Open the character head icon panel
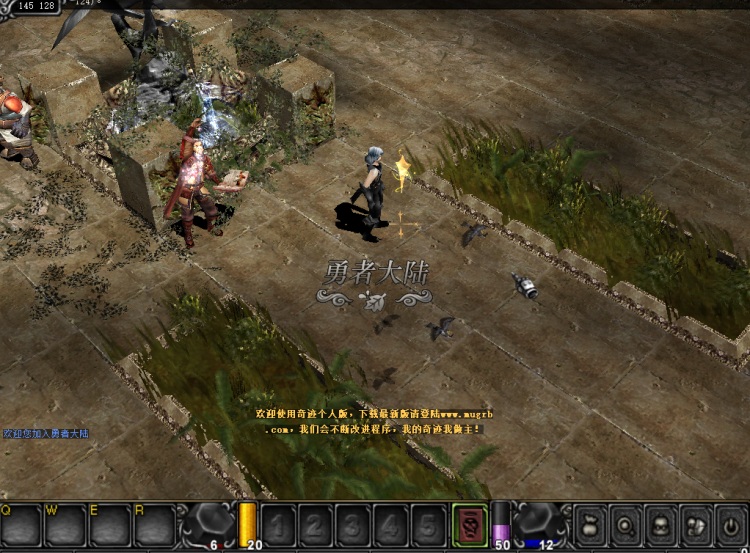The height and width of the screenshot is (553, 750). 661,525
